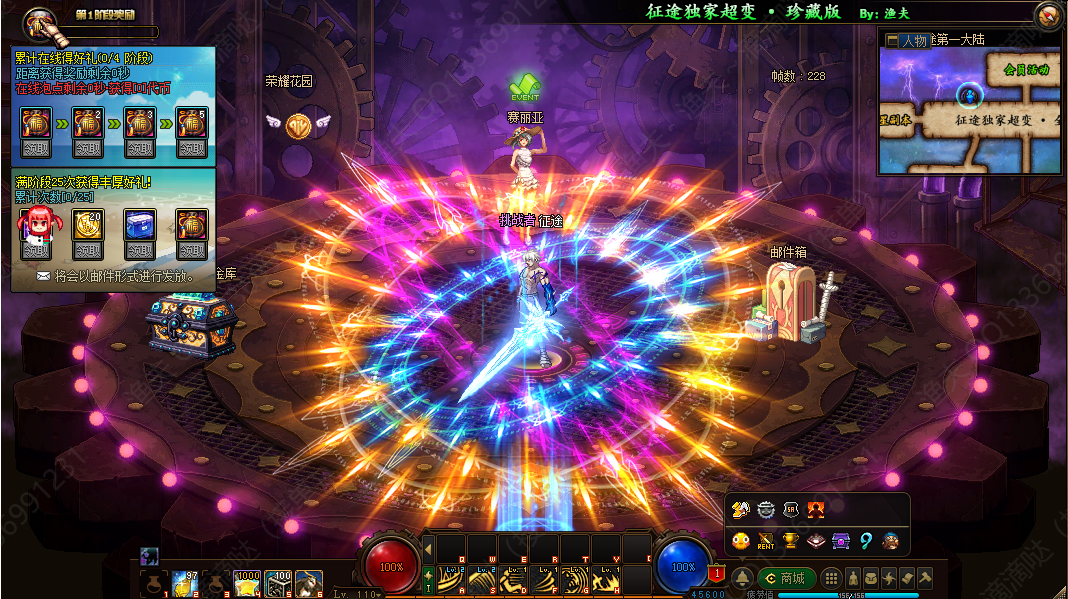Click the hammer icon in the bottom bar
The width and height of the screenshot is (1068, 599).
[x=925, y=578]
